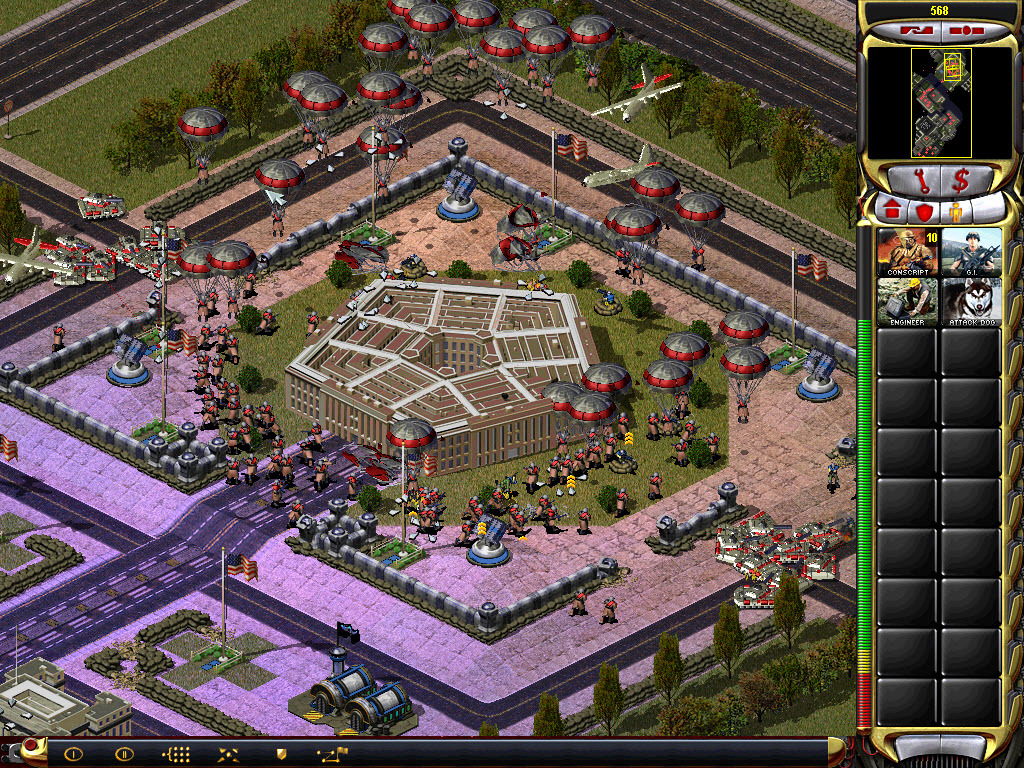Click the zigzag icon button above radar
The width and height of the screenshot is (1024, 768).
pyautogui.click(x=915, y=31)
